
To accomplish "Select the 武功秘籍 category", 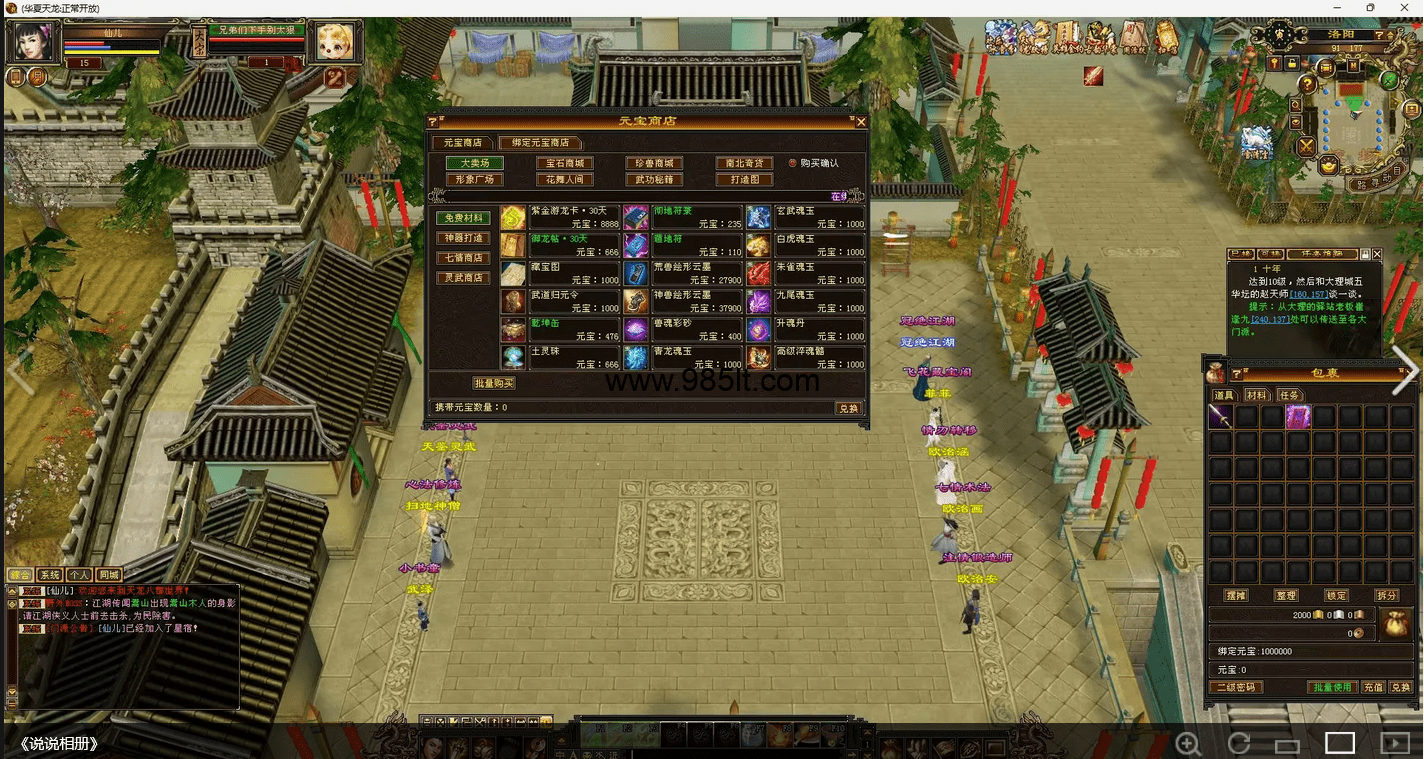I will 653,180.
